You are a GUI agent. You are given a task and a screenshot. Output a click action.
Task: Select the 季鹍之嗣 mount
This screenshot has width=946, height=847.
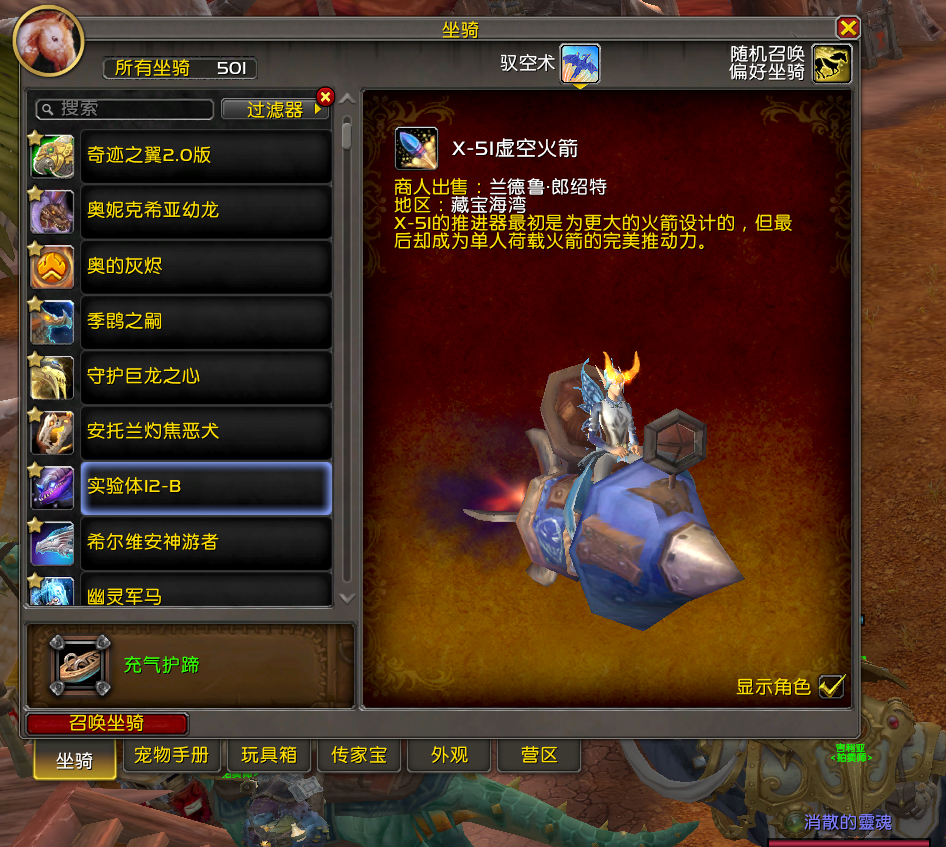tap(205, 321)
